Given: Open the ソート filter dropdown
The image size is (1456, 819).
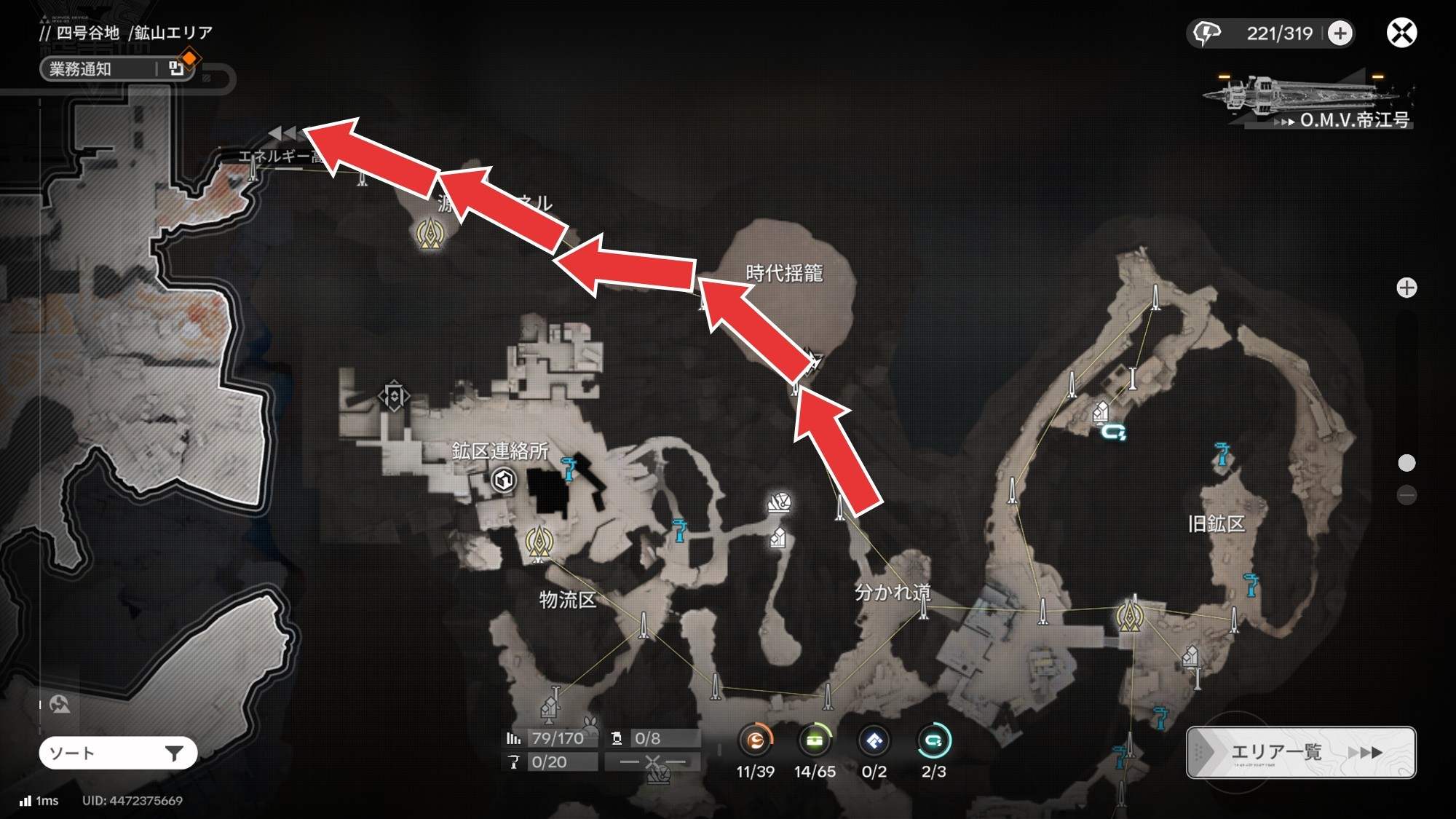Looking at the screenshot, I should tap(118, 753).
